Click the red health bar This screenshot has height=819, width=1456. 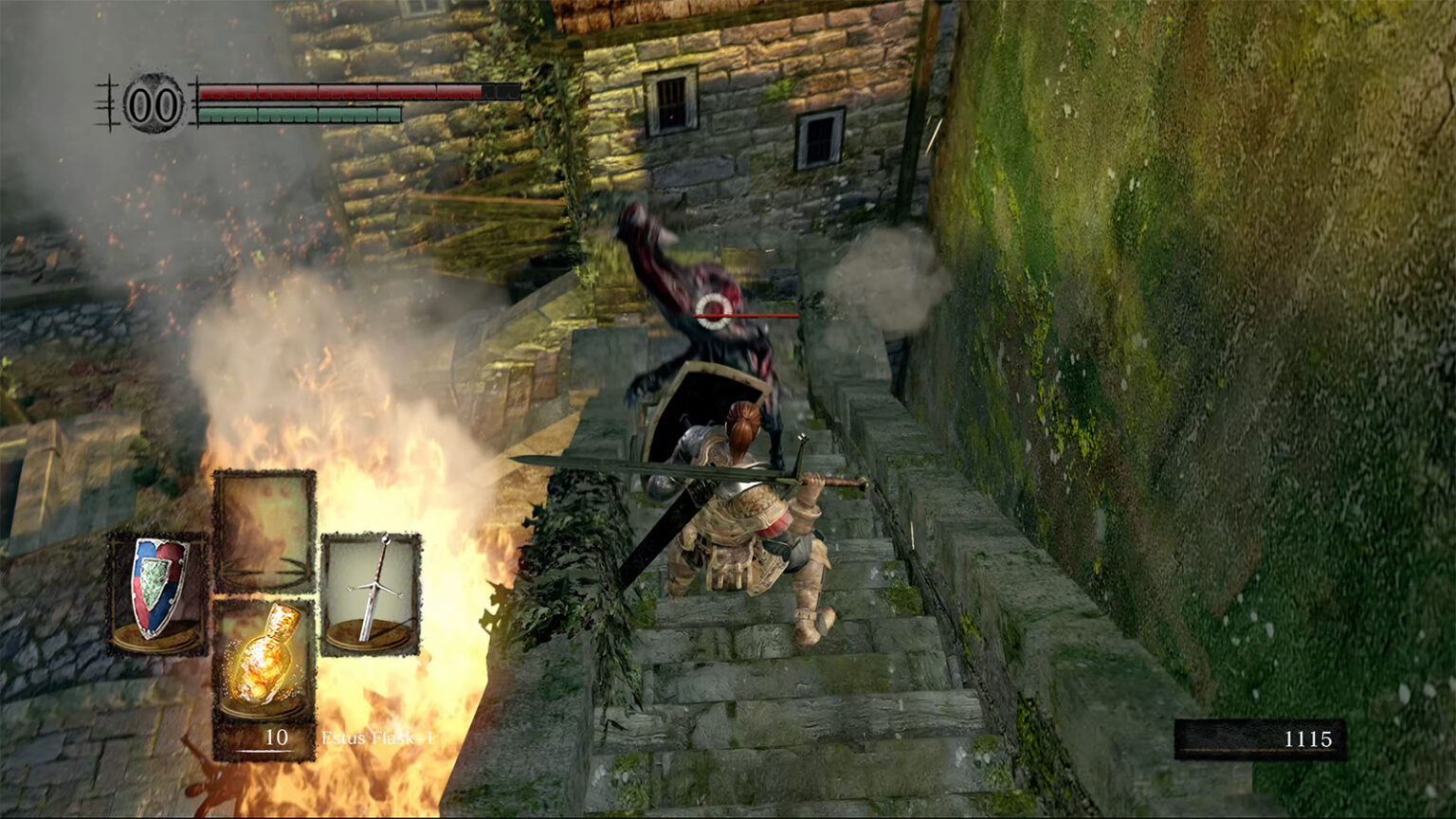(x=332, y=94)
